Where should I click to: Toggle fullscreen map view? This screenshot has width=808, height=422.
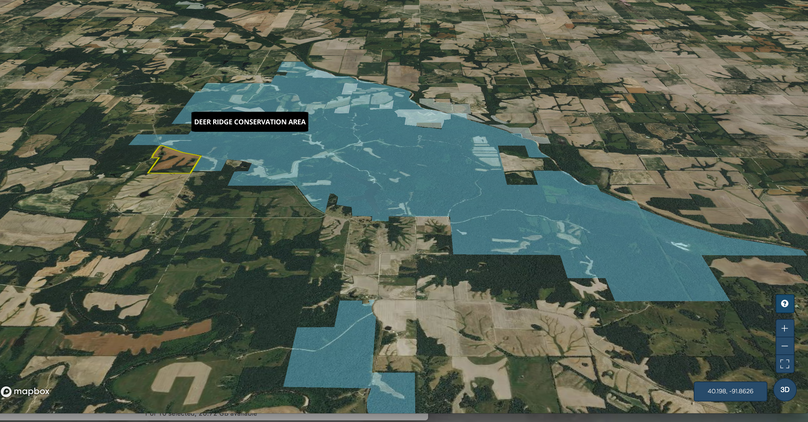pos(785,364)
